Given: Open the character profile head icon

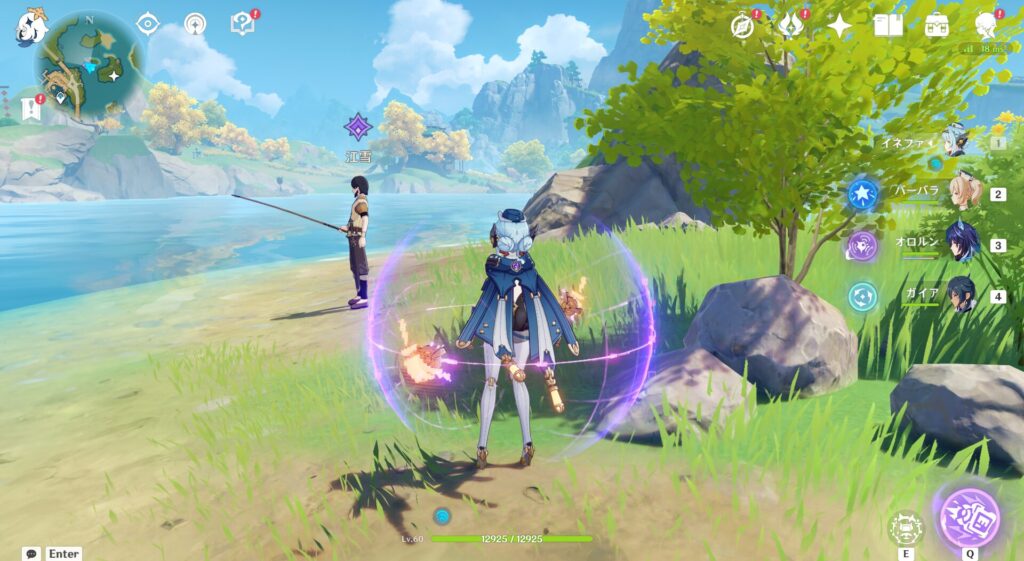Looking at the screenshot, I should coord(986,25).
